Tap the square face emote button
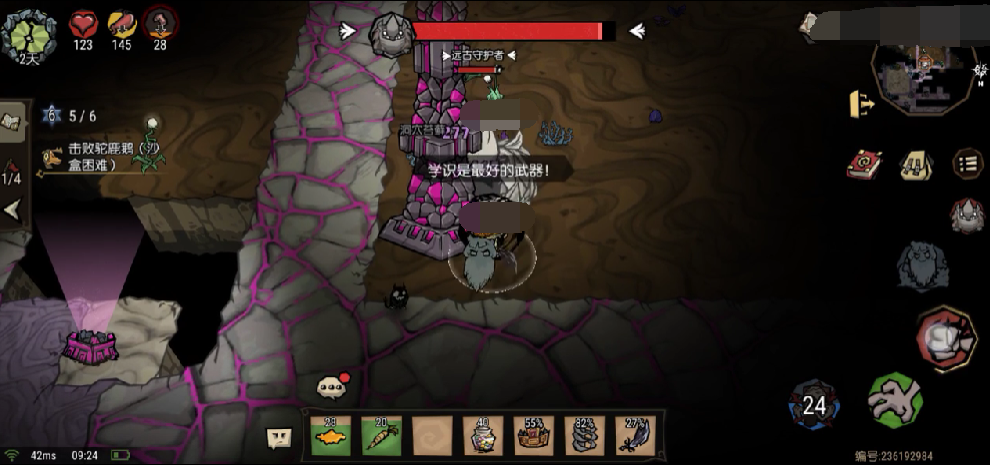Image resolution: width=990 pixels, height=465 pixels. [279, 437]
